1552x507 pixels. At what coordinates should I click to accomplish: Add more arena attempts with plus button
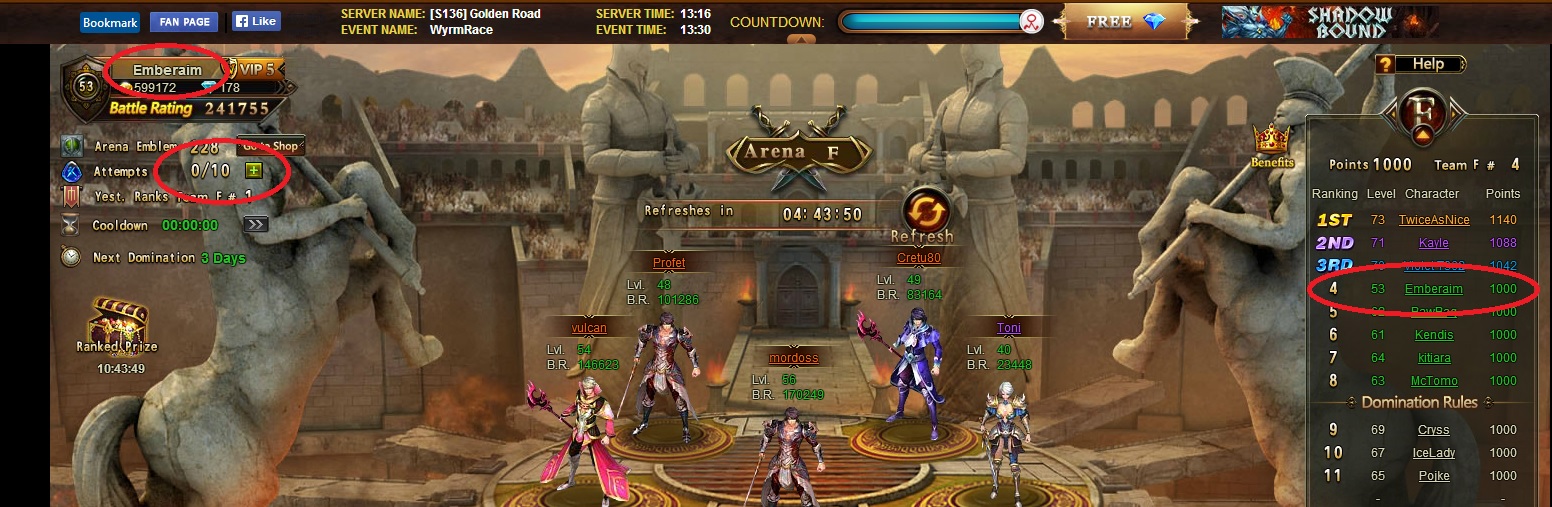254,171
